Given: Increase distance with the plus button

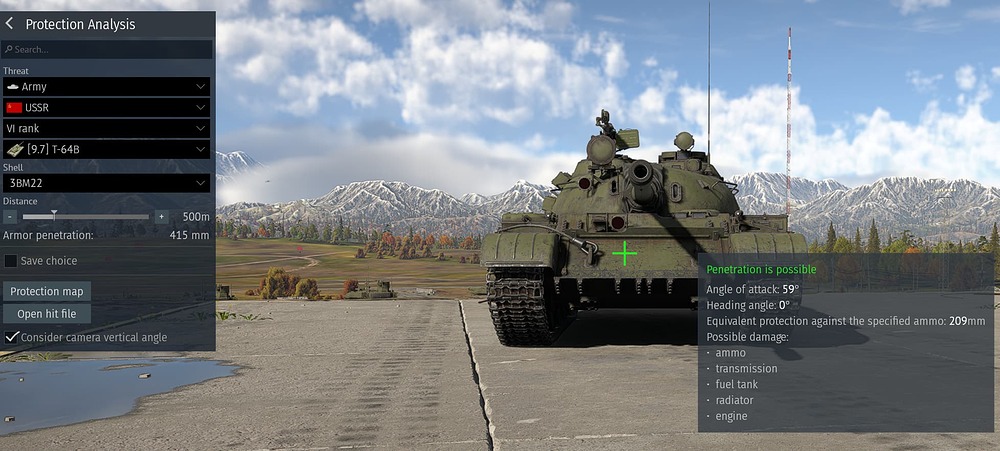Looking at the screenshot, I should pos(161,216).
